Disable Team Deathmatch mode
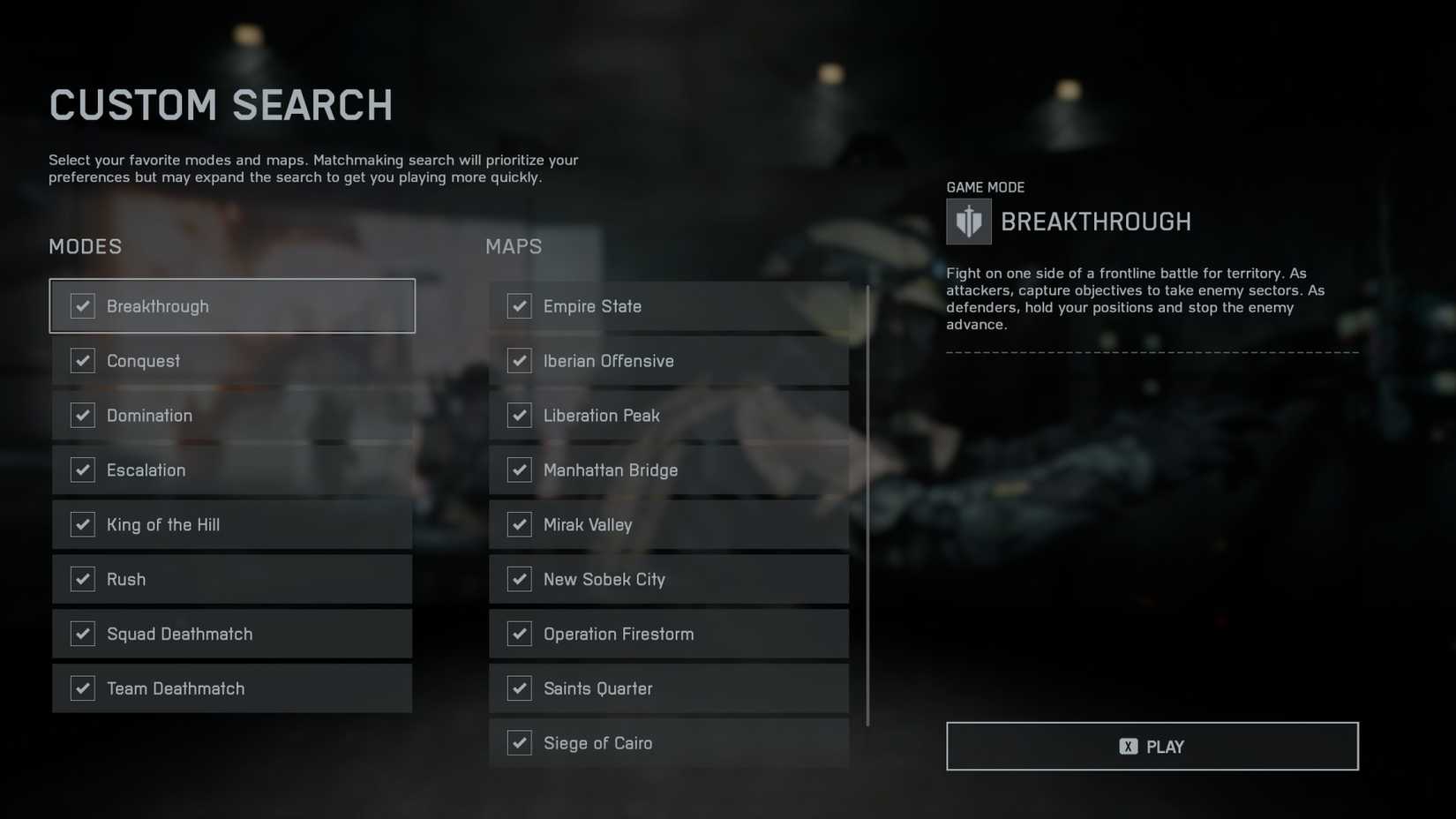This screenshot has width=1456, height=819. point(82,688)
